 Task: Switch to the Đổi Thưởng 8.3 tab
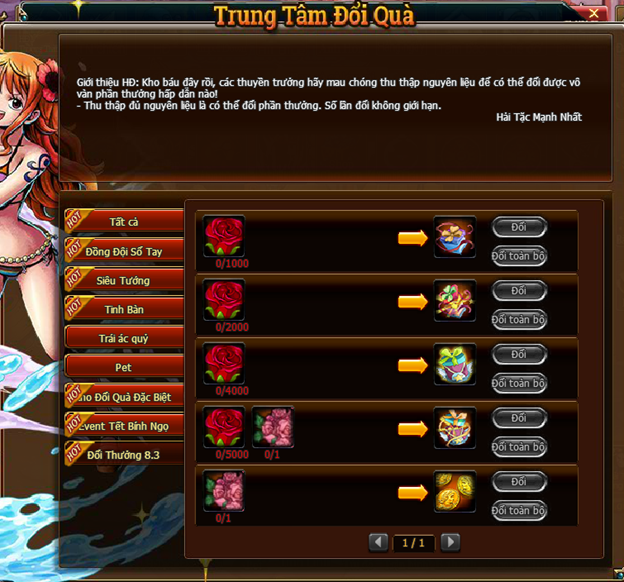pos(125,454)
